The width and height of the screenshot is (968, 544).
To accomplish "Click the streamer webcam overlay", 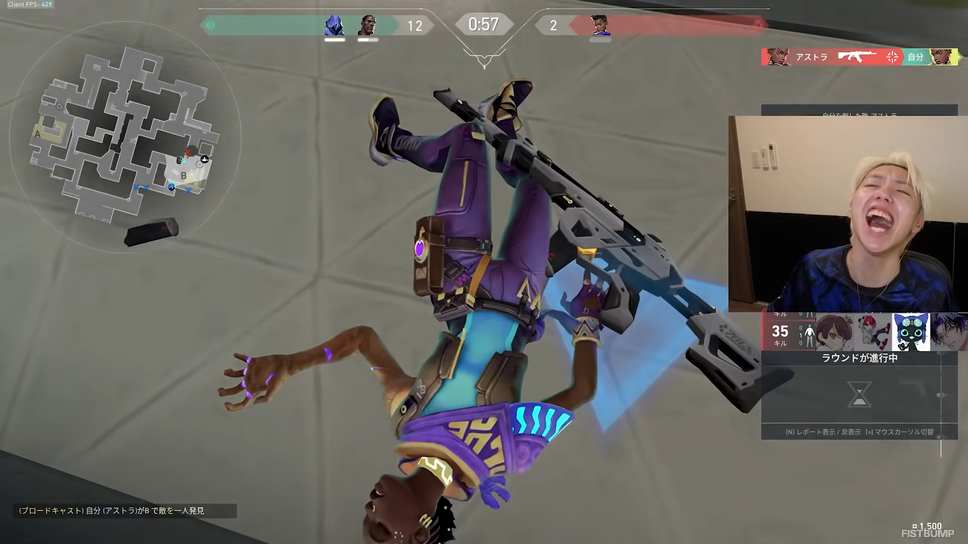I will (848, 214).
